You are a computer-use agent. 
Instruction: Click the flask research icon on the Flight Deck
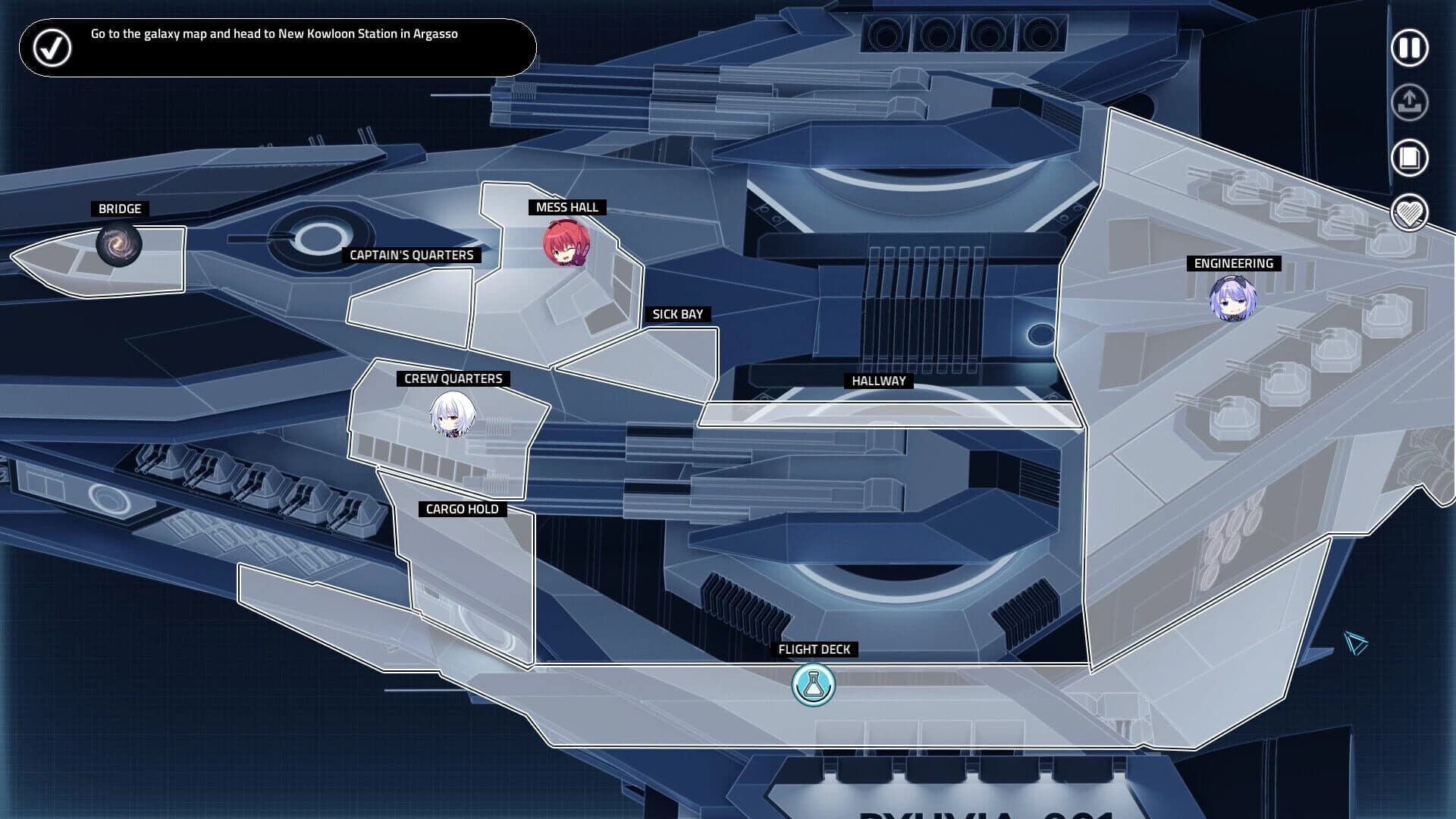813,683
